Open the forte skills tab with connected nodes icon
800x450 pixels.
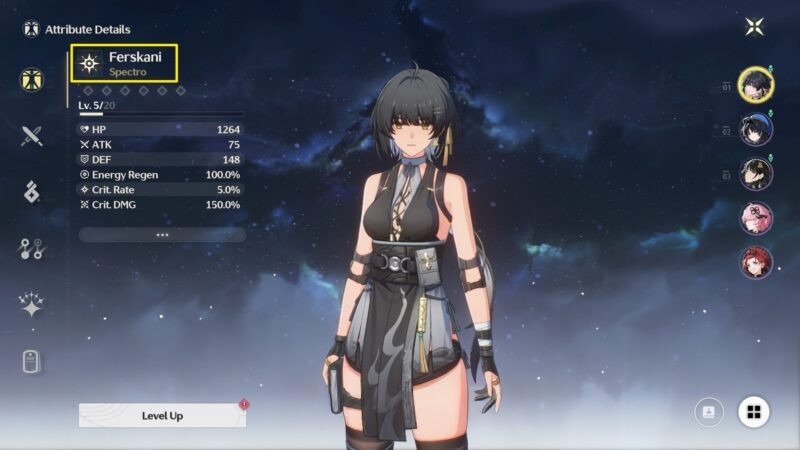click(x=32, y=249)
